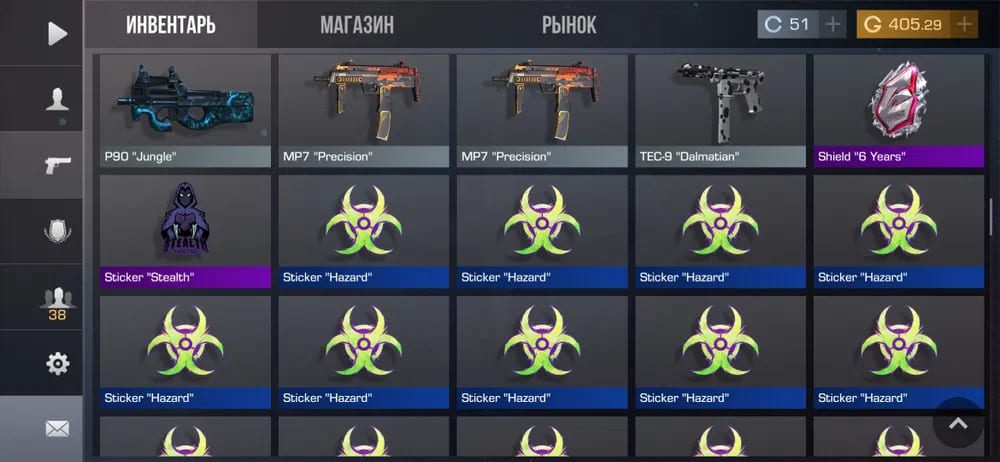This screenshot has width=1000, height=462.
Task: Switch to the Инвентарь tab
Action: pos(171,25)
